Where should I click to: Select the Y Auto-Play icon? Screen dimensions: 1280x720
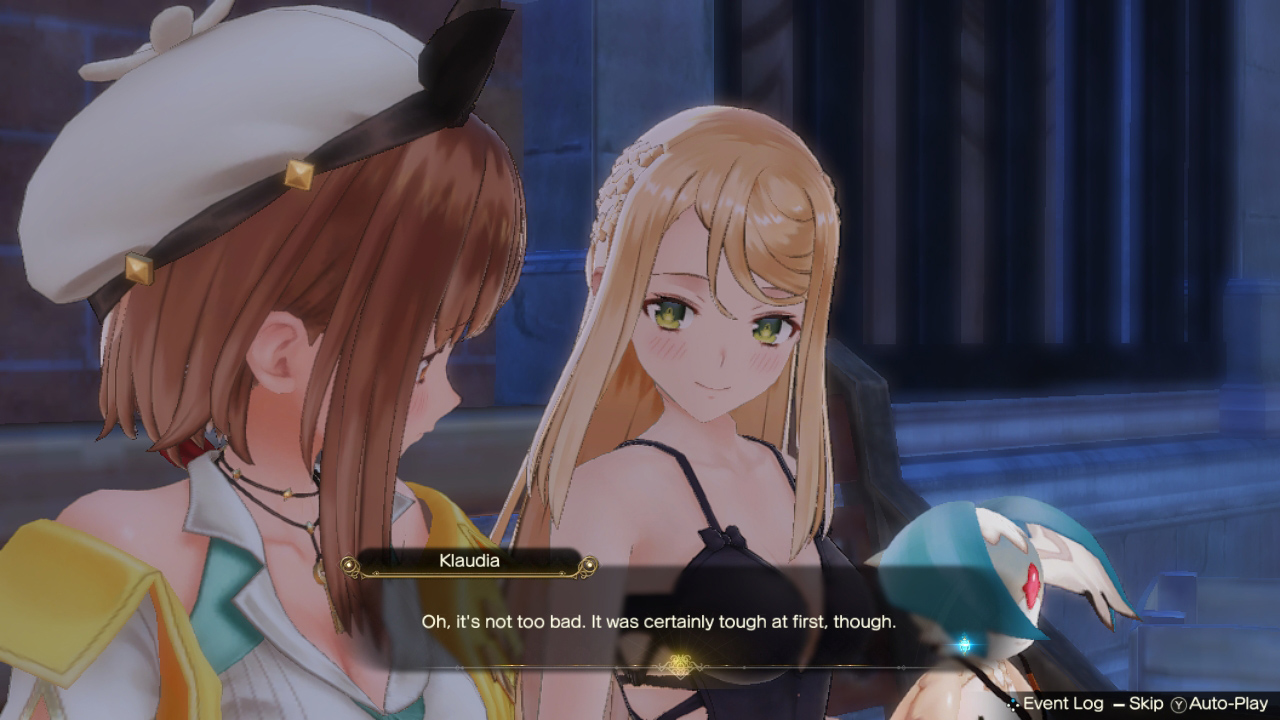1178,702
